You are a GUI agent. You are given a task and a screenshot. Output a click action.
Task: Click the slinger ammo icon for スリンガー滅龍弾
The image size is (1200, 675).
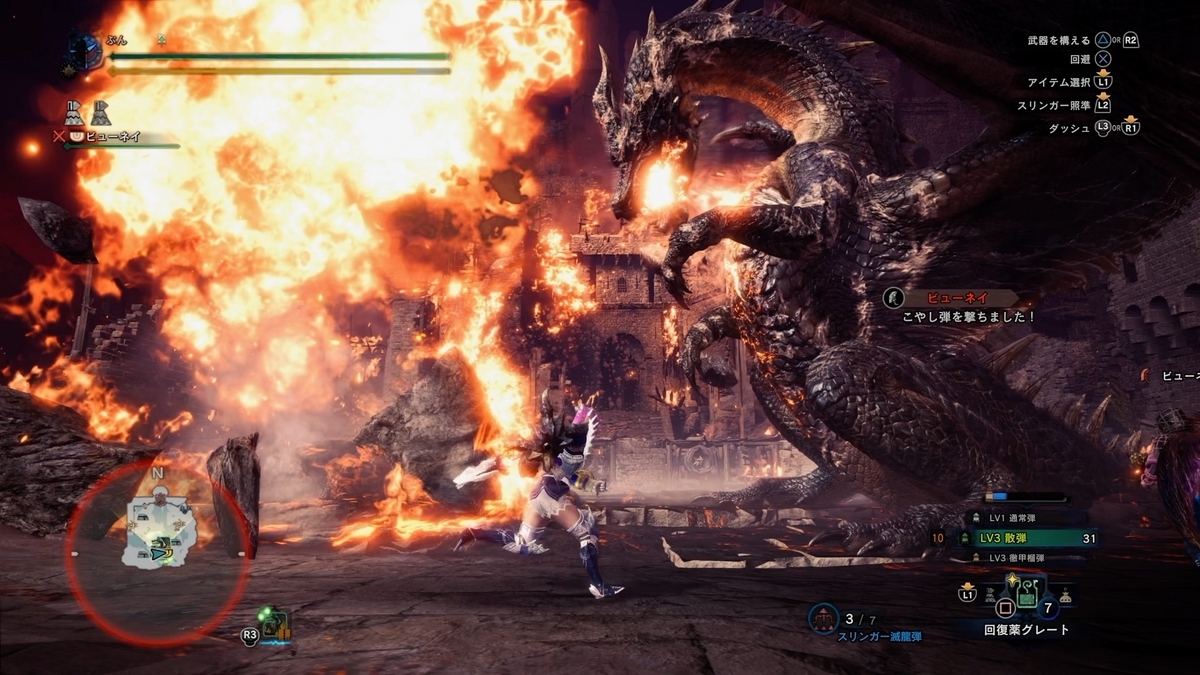tap(824, 619)
